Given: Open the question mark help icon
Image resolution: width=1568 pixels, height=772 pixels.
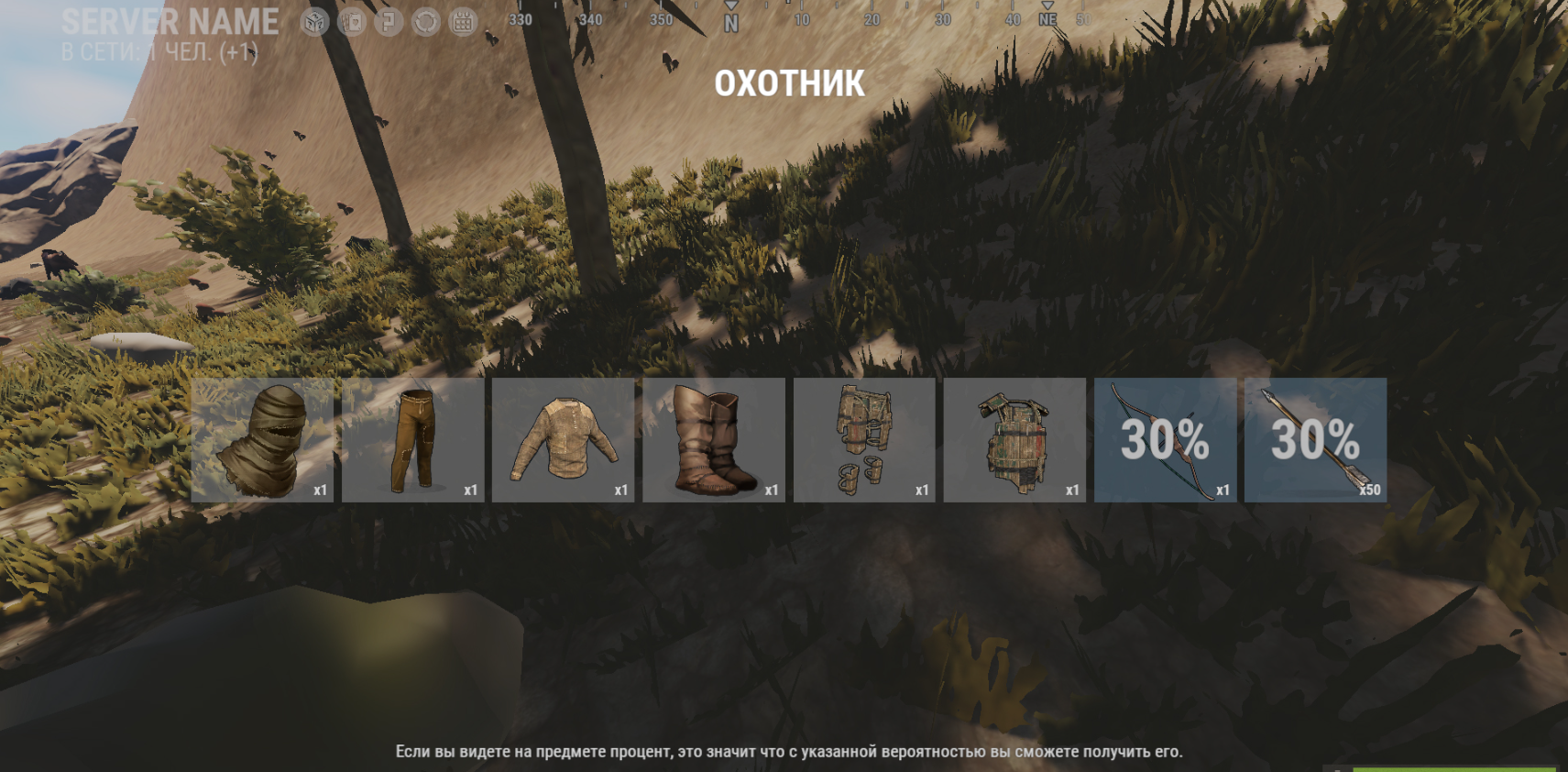Looking at the screenshot, I should (389, 22).
